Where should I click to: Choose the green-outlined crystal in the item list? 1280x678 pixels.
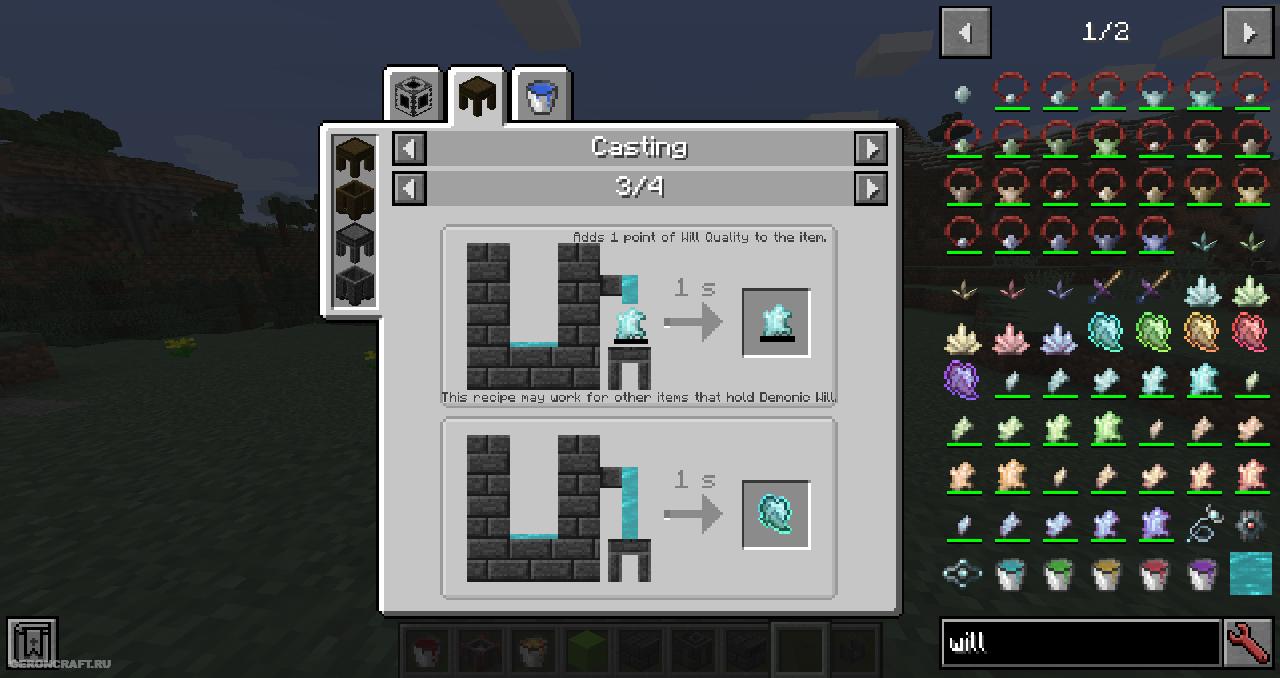coord(1154,331)
